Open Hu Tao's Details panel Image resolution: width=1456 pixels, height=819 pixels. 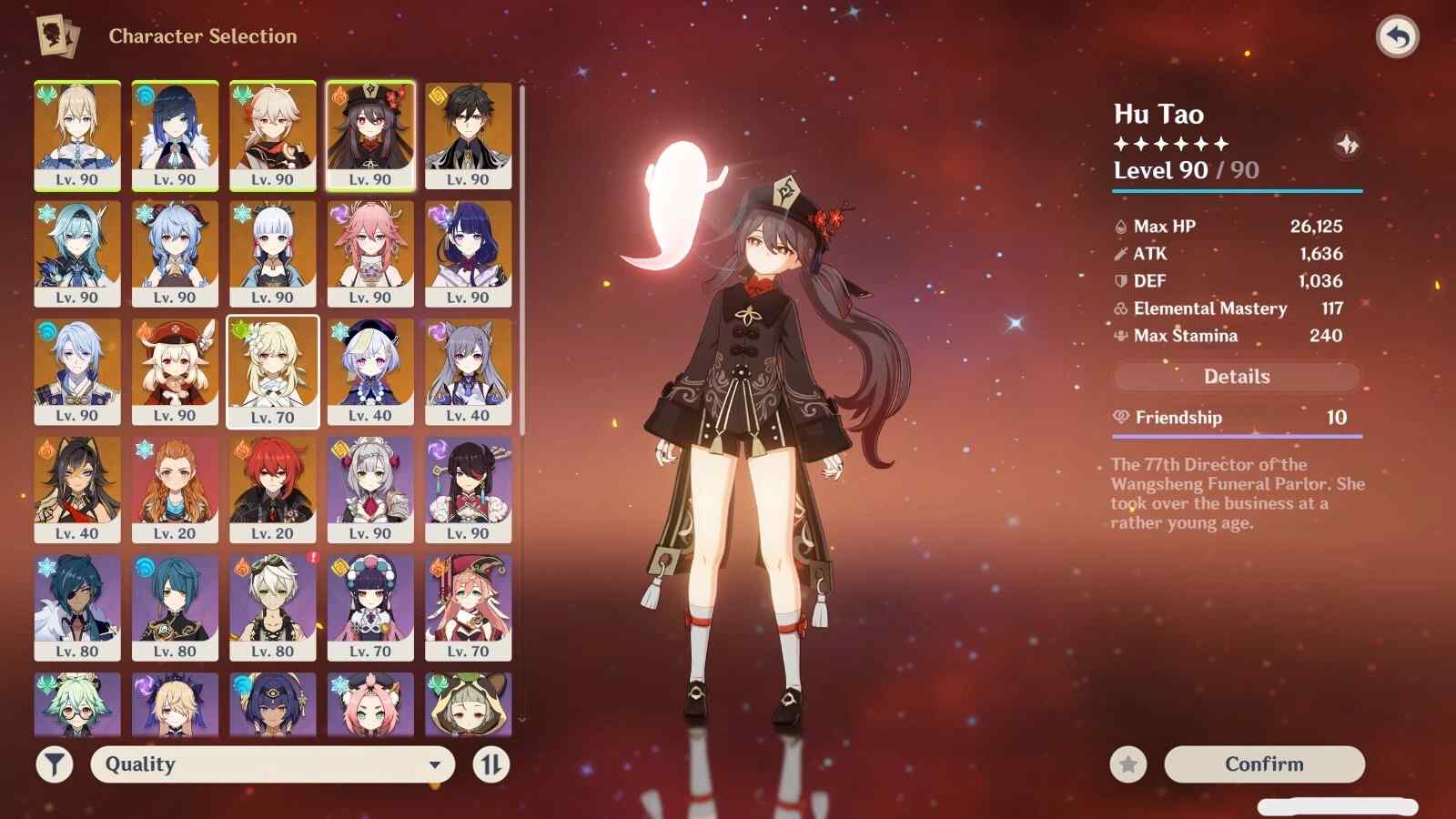pyautogui.click(x=1237, y=377)
